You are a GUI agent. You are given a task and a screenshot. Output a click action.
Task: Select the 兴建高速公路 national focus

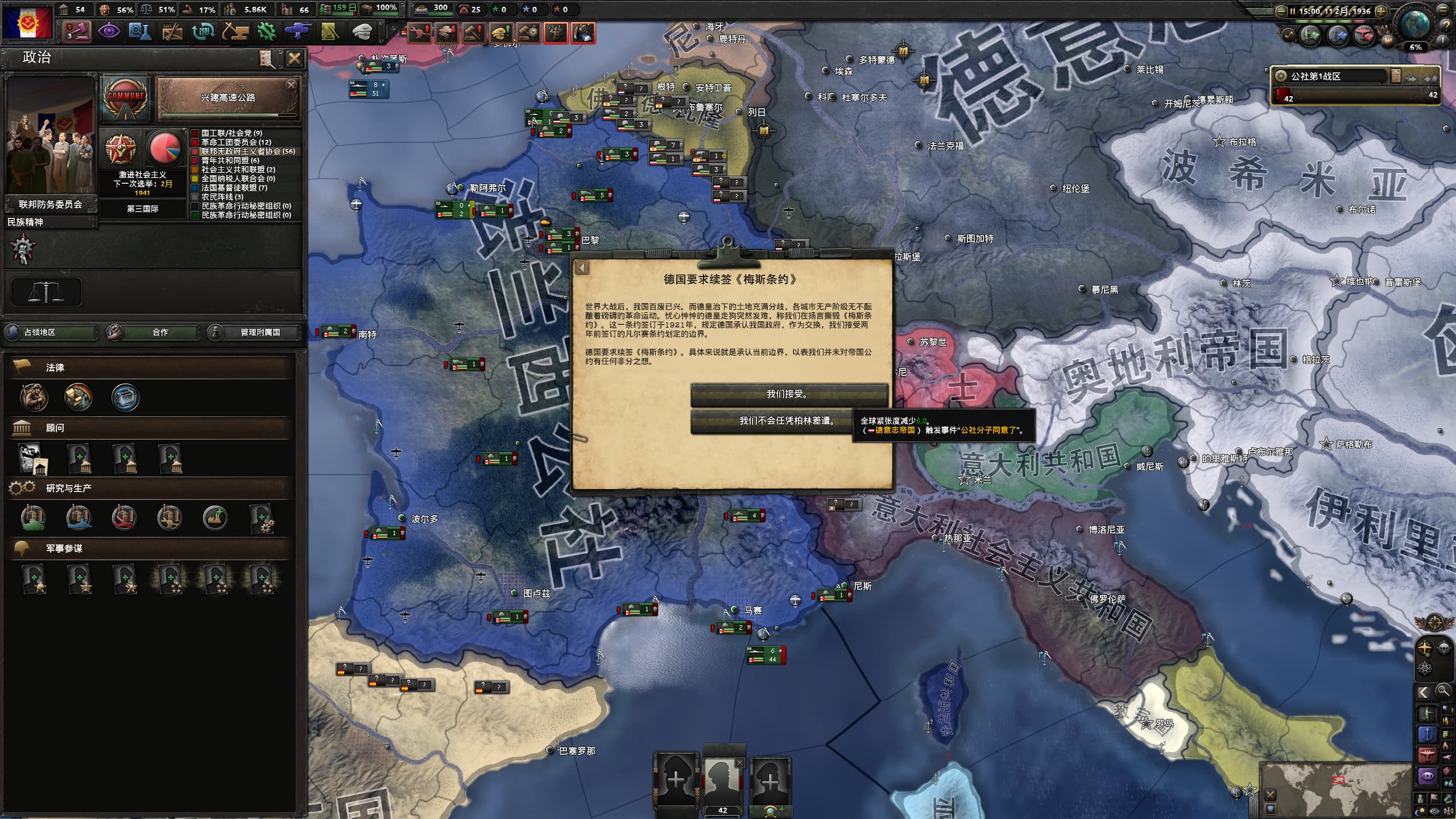point(227,98)
